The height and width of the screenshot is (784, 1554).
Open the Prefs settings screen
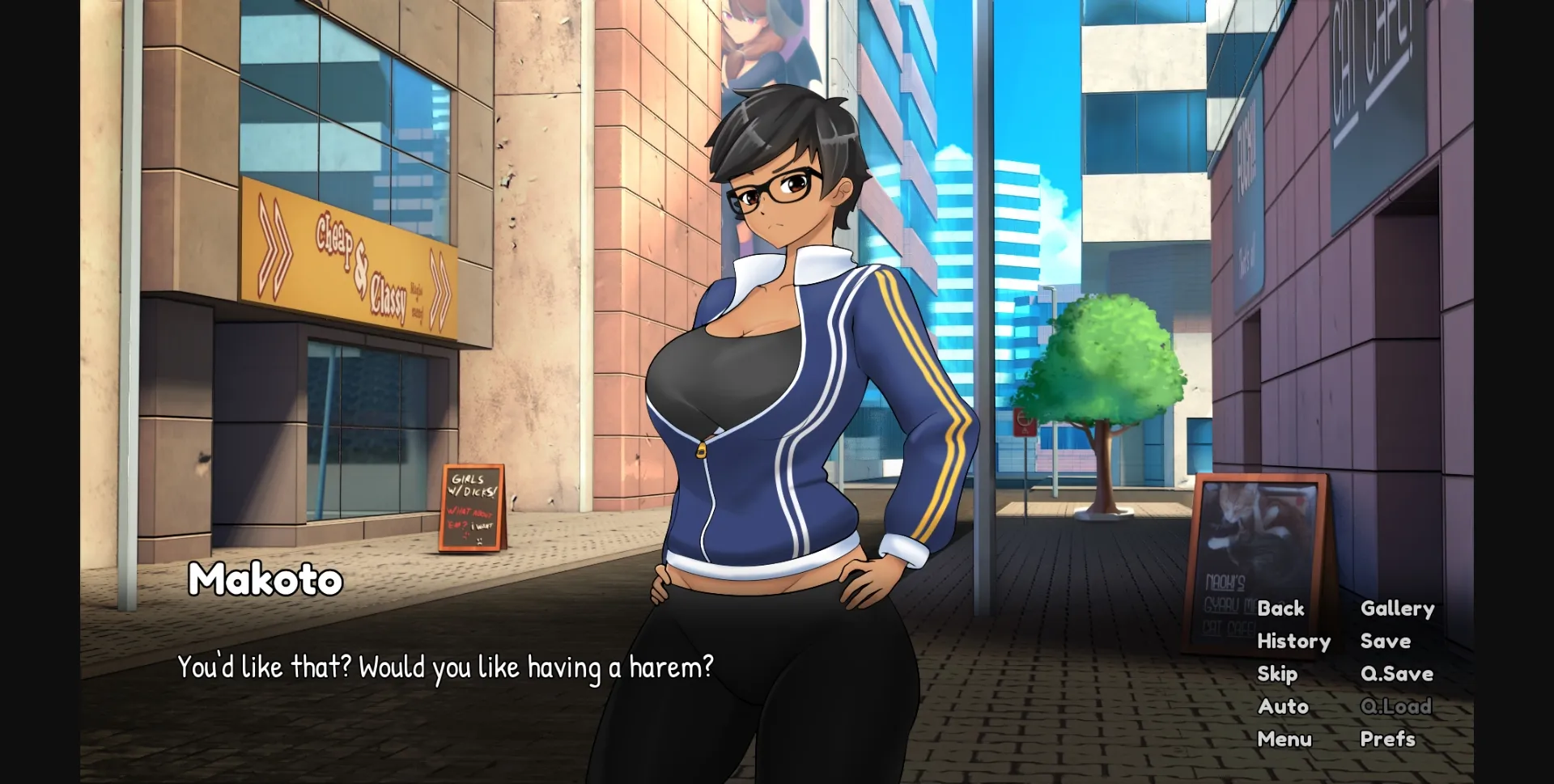pos(1389,739)
